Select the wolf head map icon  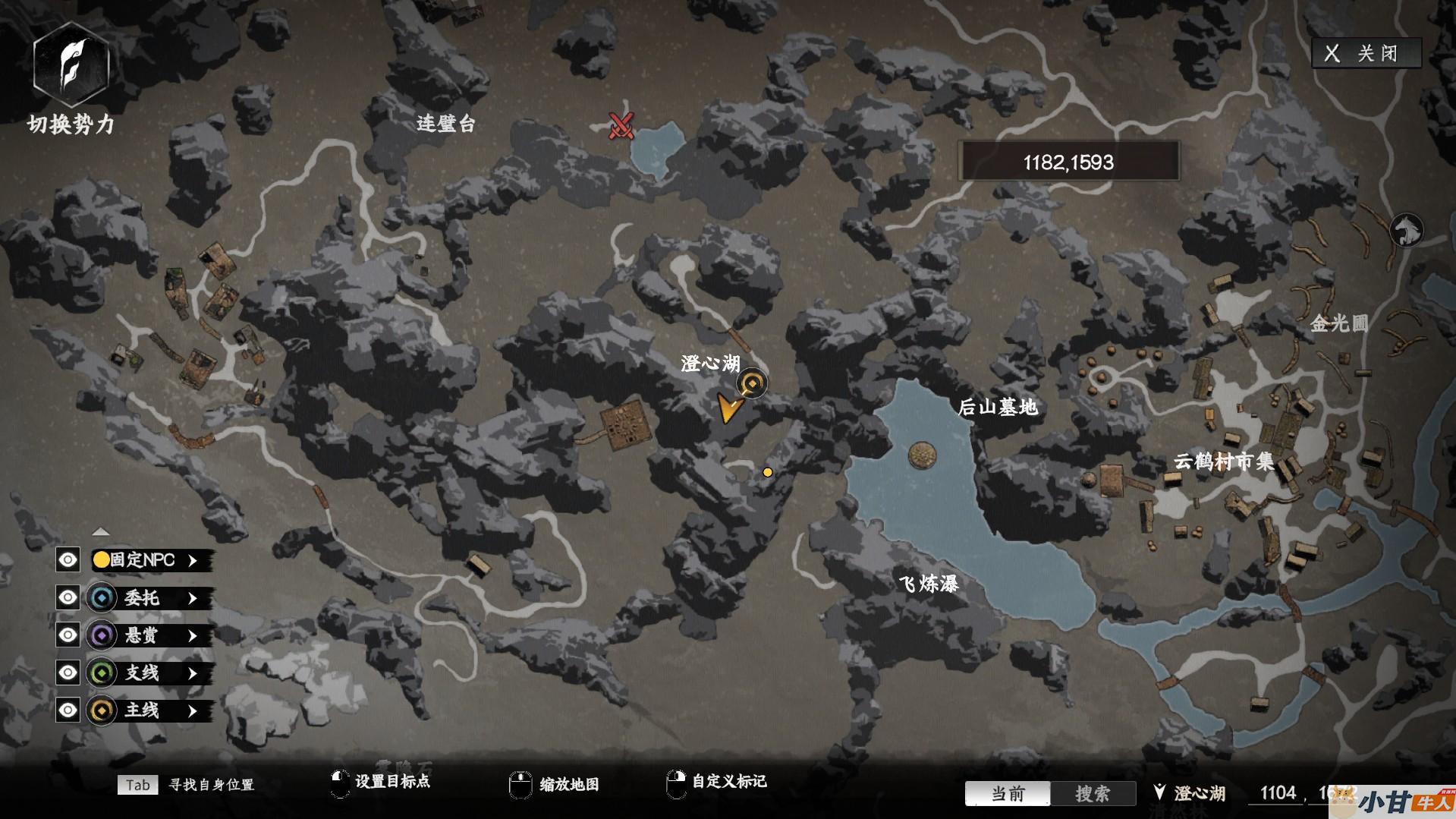point(1406,230)
